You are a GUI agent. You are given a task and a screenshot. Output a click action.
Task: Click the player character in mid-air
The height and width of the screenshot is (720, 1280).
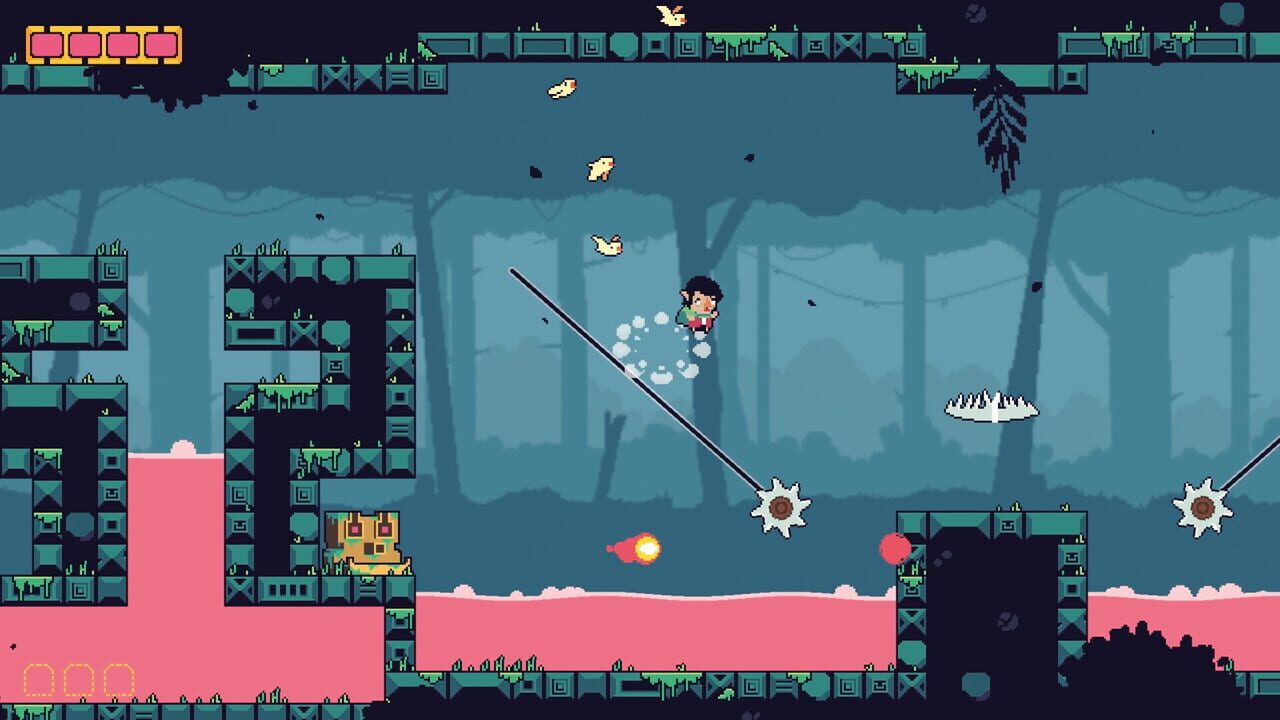pos(700,305)
